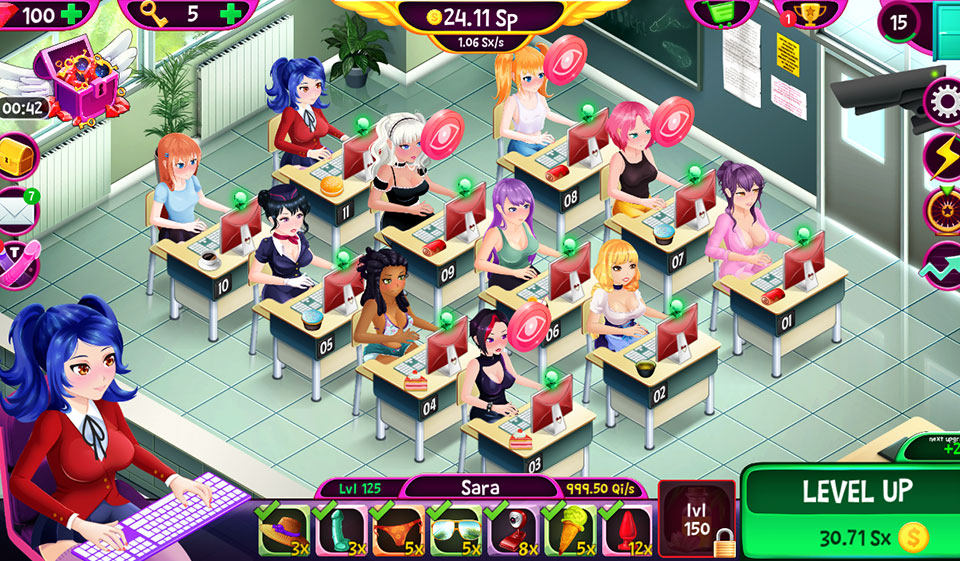Show the green arrow stats chart
This screenshot has height=561, width=960.
[942, 263]
